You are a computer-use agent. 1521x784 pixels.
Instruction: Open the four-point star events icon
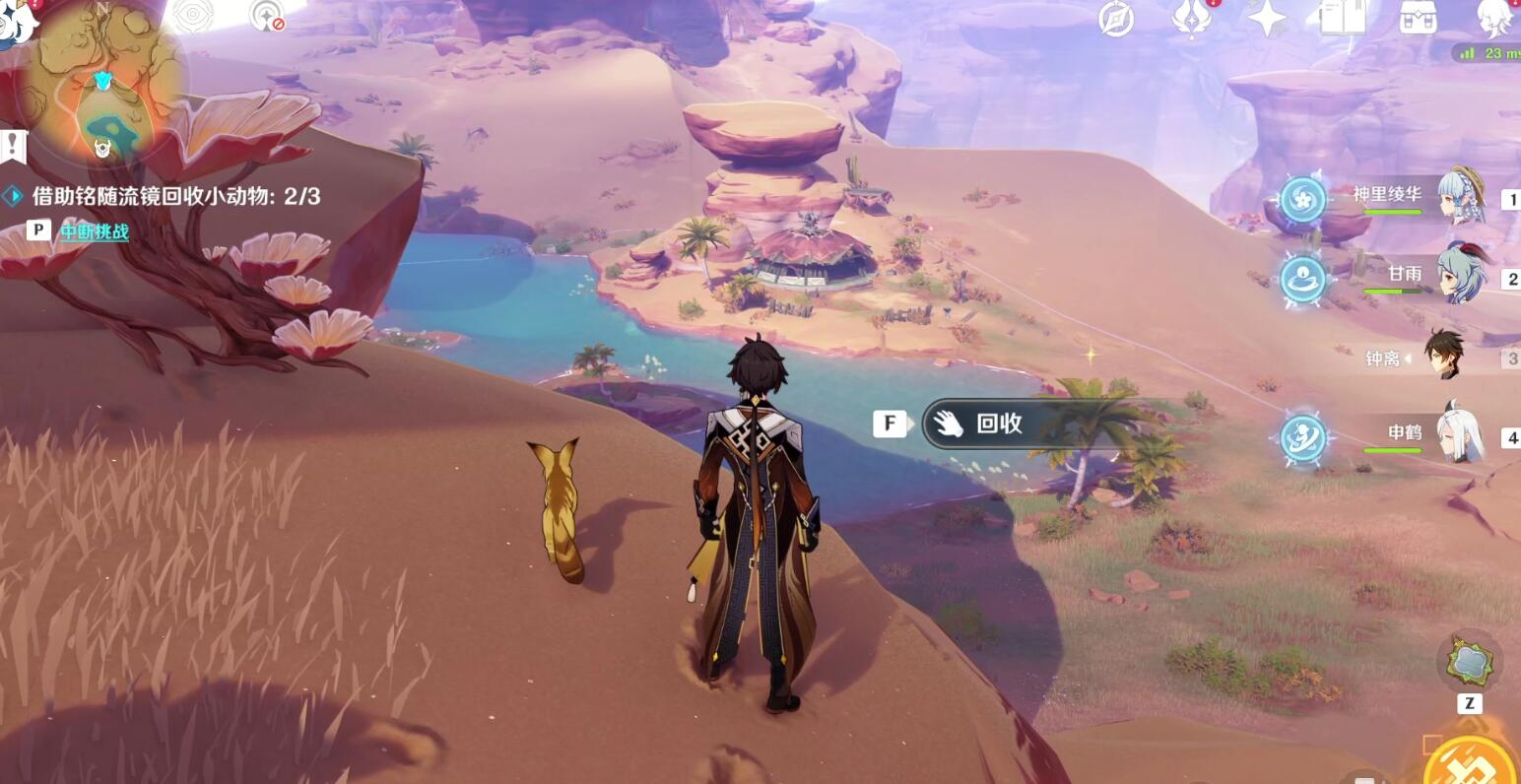coord(1267,18)
